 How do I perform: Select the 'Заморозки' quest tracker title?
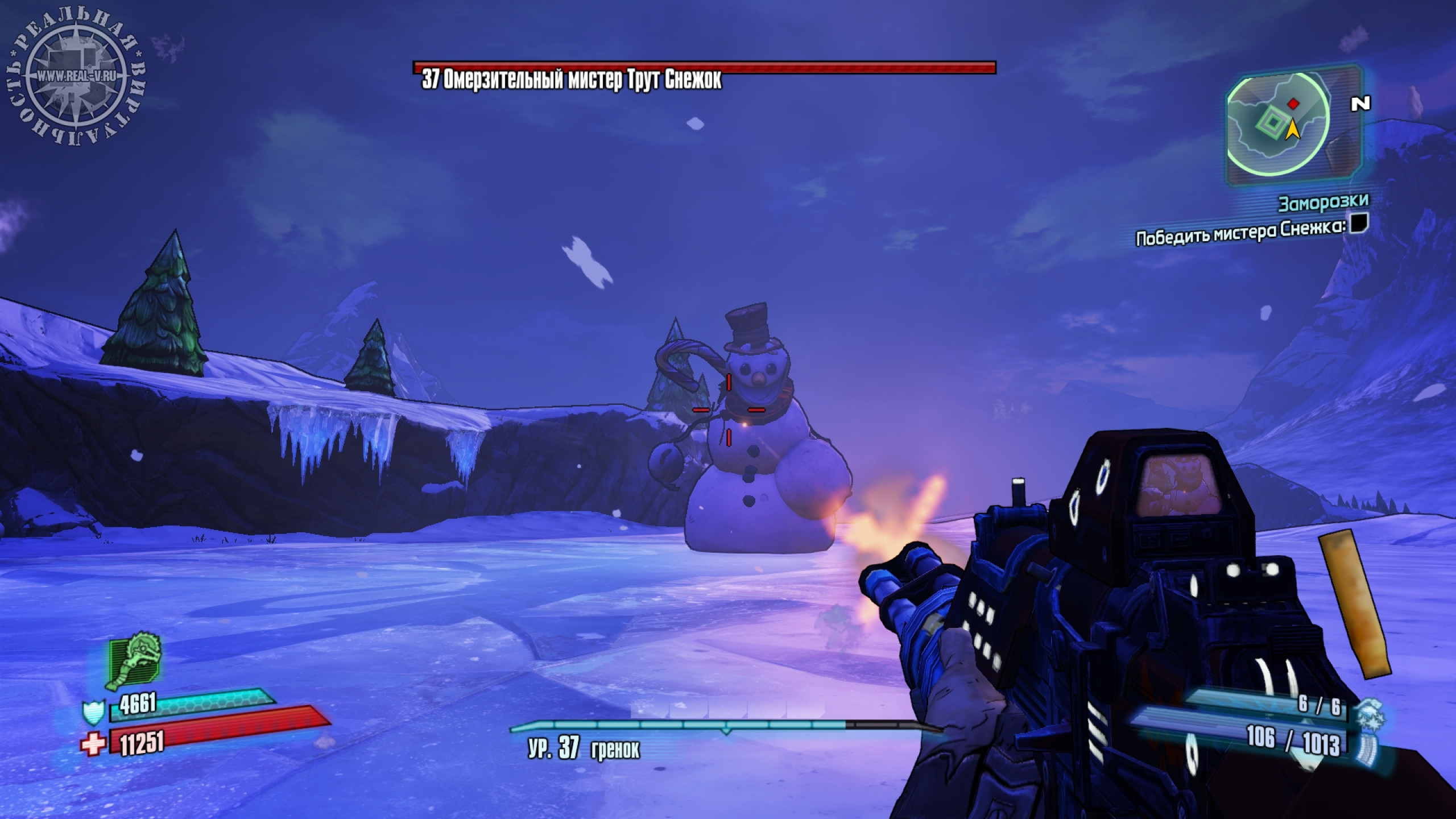pos(1323,202)
